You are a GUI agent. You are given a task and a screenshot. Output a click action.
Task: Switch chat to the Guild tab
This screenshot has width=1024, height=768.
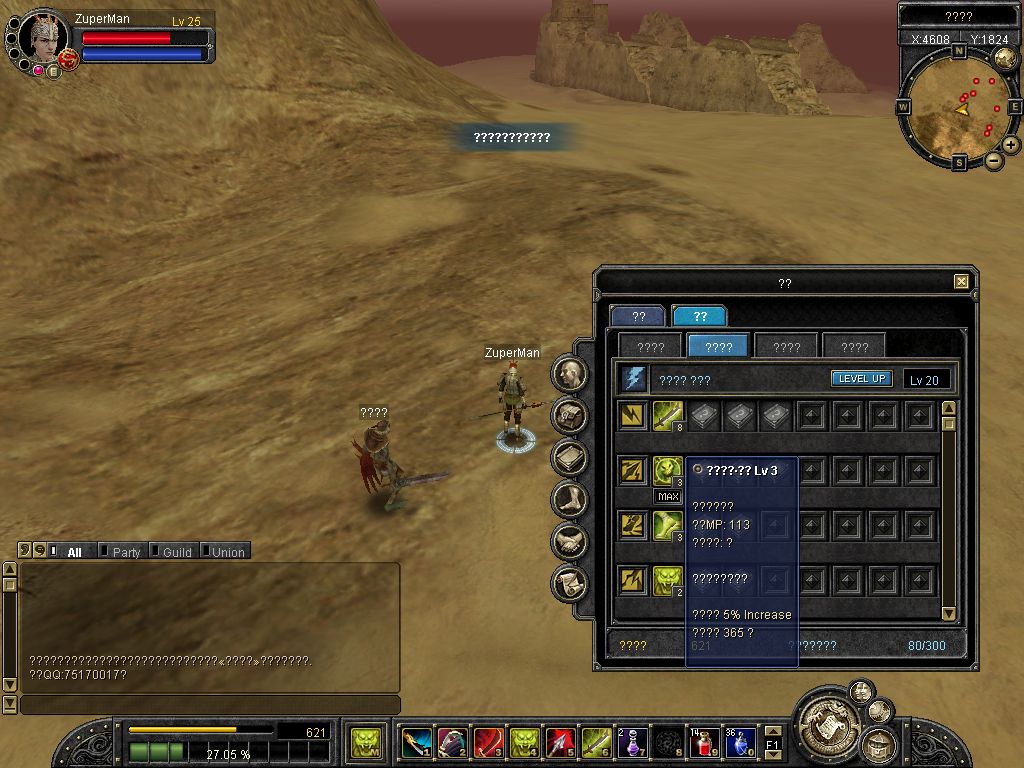click(x=177, y=552)
